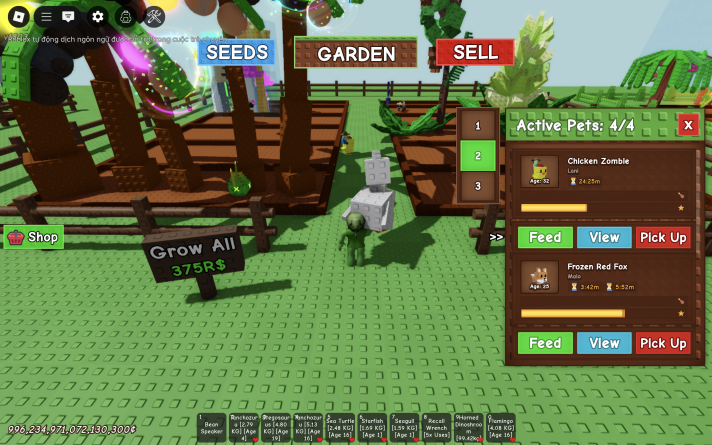Switch to pet loadout 1
Screen dimensions: 712x445
click(x=478, y=126)
